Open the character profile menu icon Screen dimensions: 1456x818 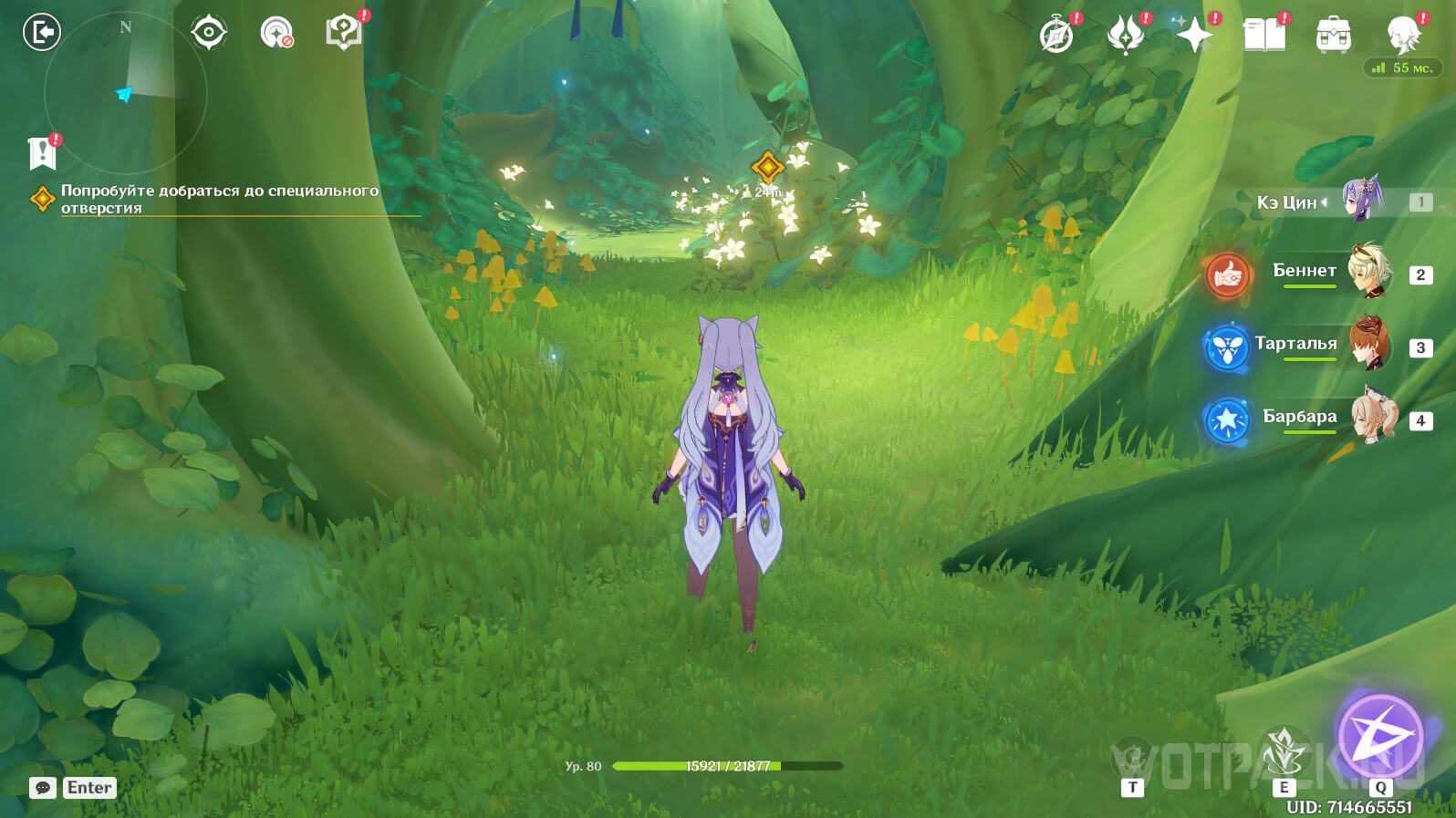(1402, 36)
